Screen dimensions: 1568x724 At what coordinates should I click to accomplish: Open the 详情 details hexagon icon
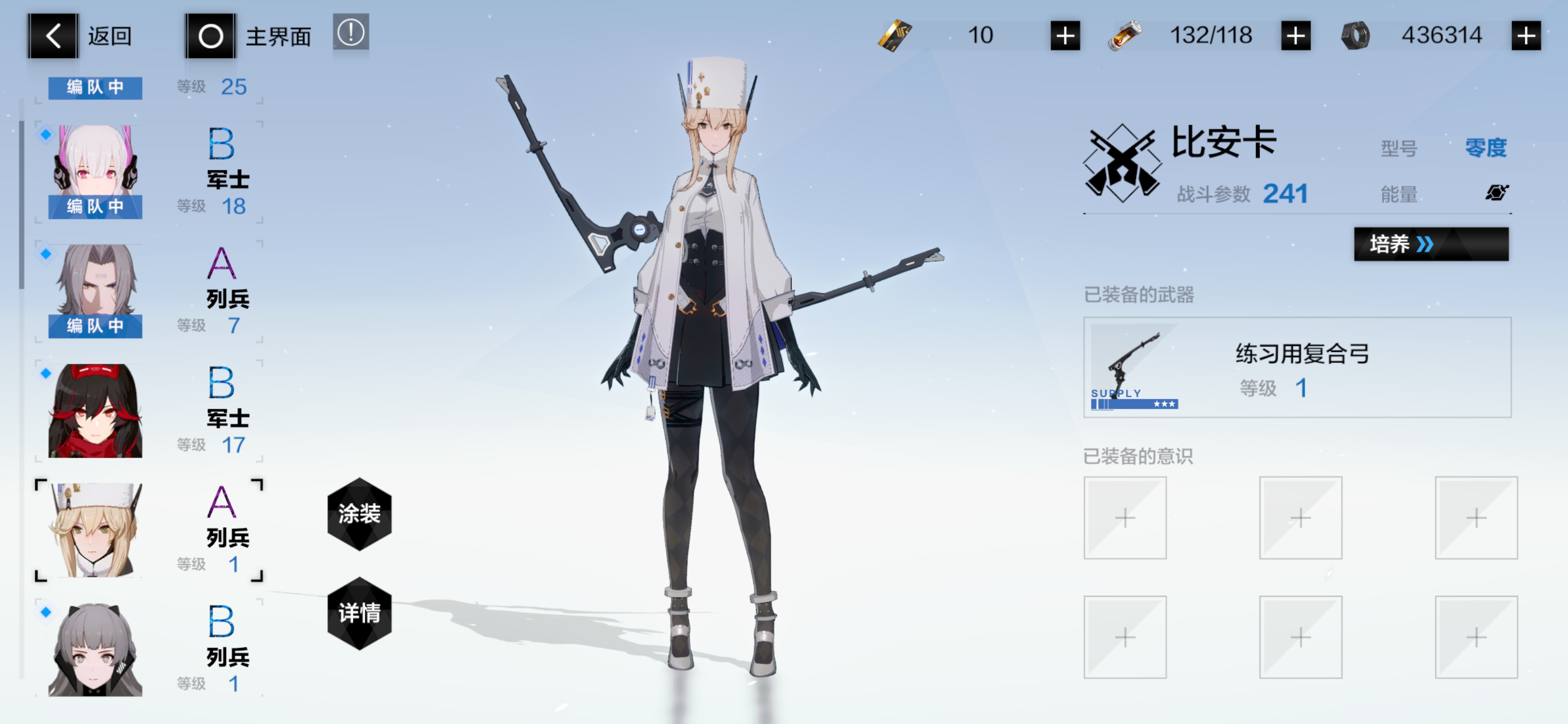(x=359, y=614)
